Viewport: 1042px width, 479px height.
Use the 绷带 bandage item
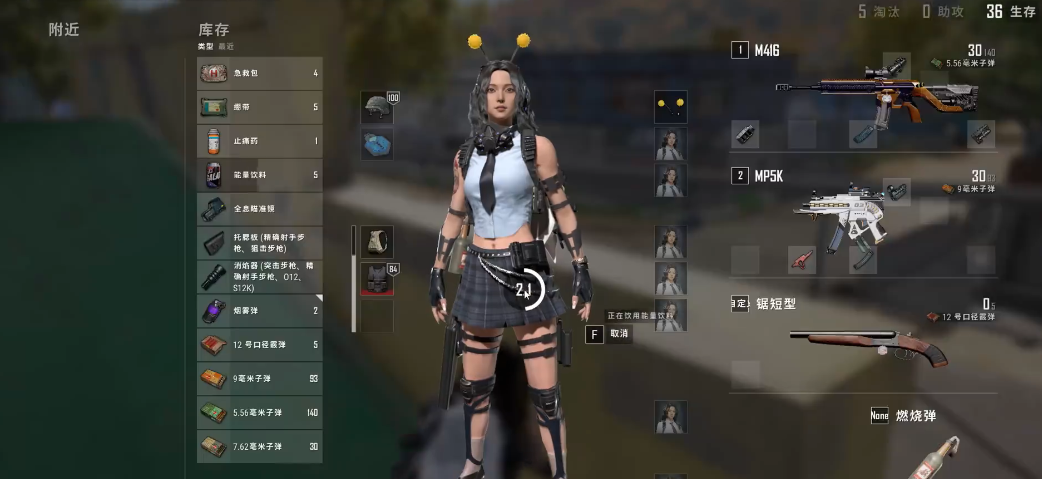259,107
